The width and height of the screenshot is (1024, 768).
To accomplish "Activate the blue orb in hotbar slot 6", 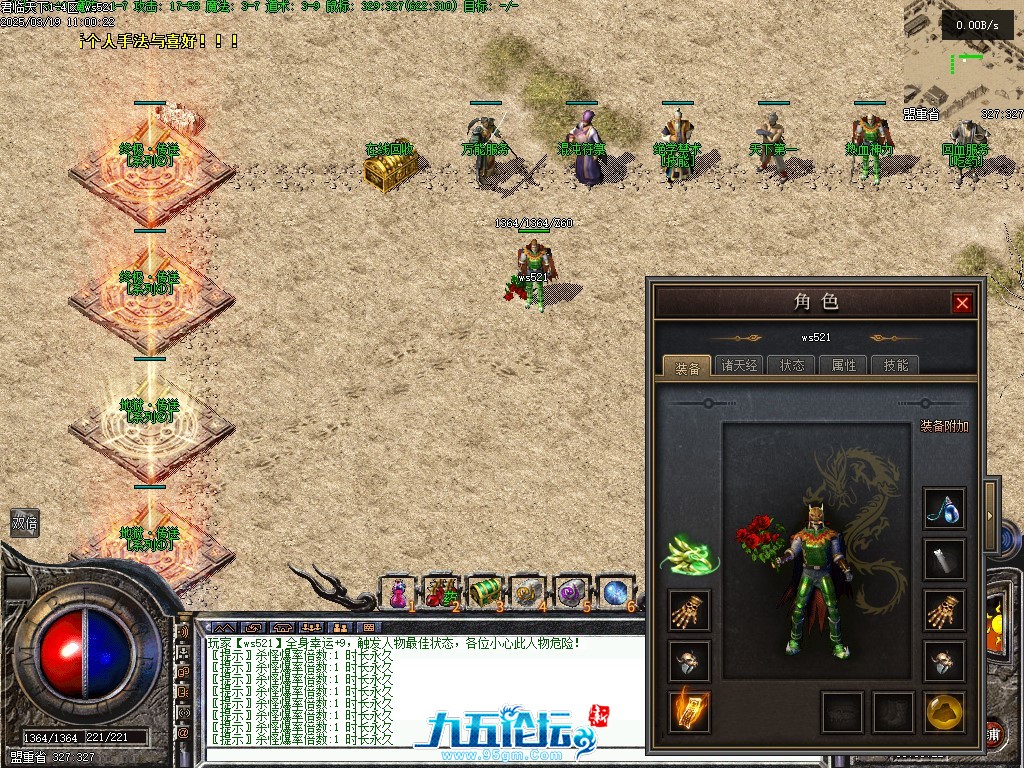I will 614,593.
